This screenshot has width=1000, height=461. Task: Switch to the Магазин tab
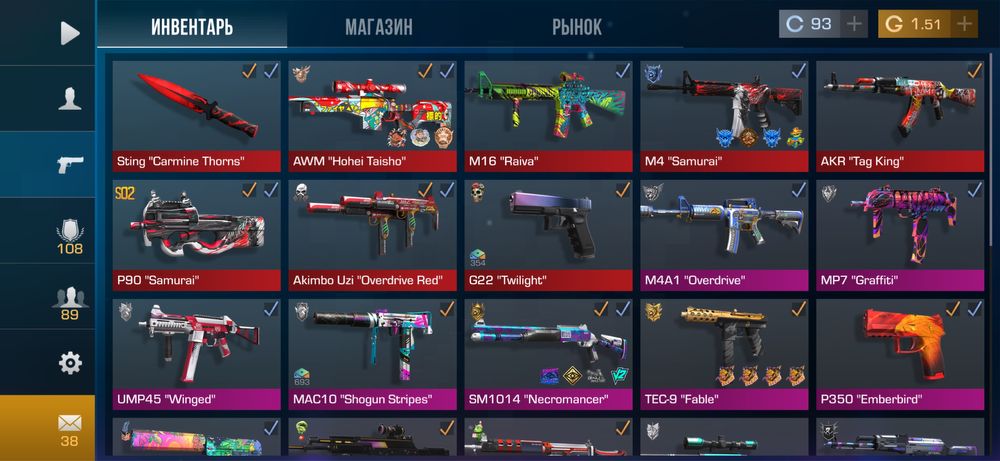click(x=378, y=27)
